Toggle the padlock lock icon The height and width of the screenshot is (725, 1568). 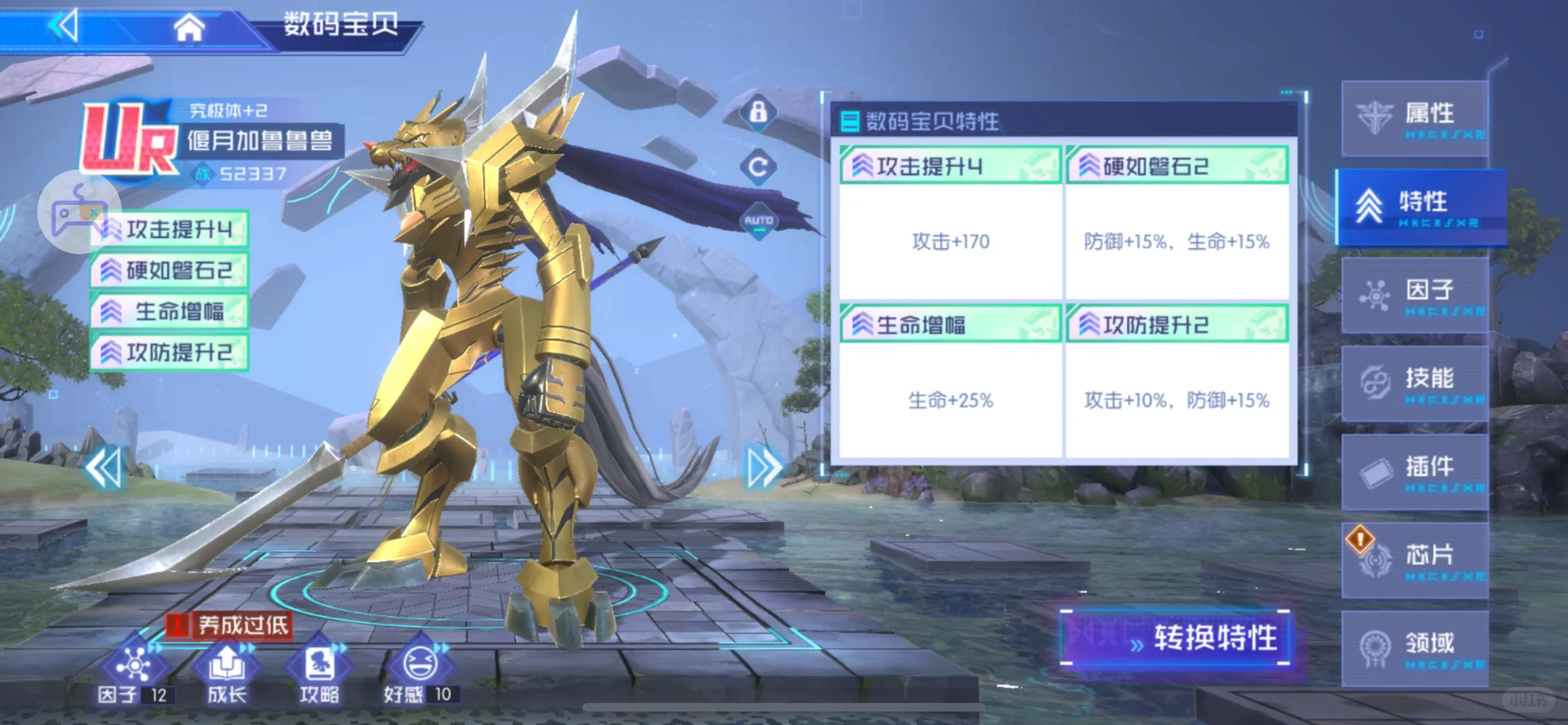[758, 111]
